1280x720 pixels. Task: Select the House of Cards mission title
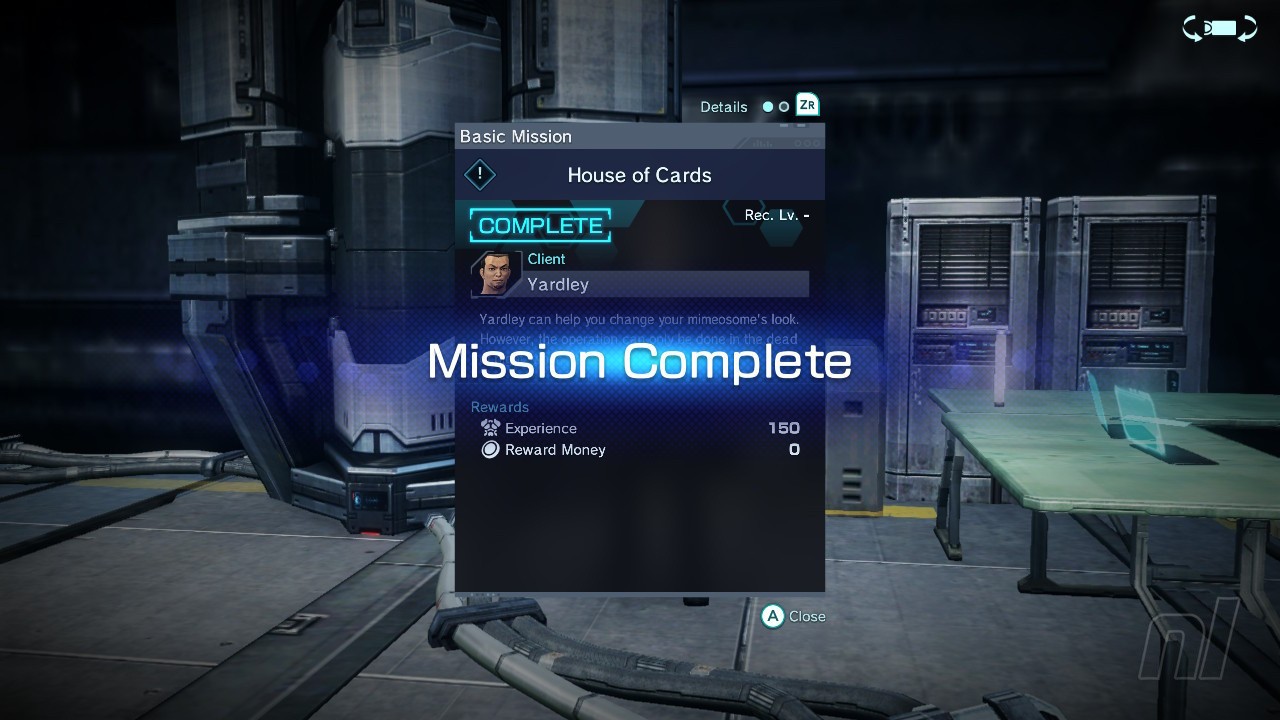[639, 175]
